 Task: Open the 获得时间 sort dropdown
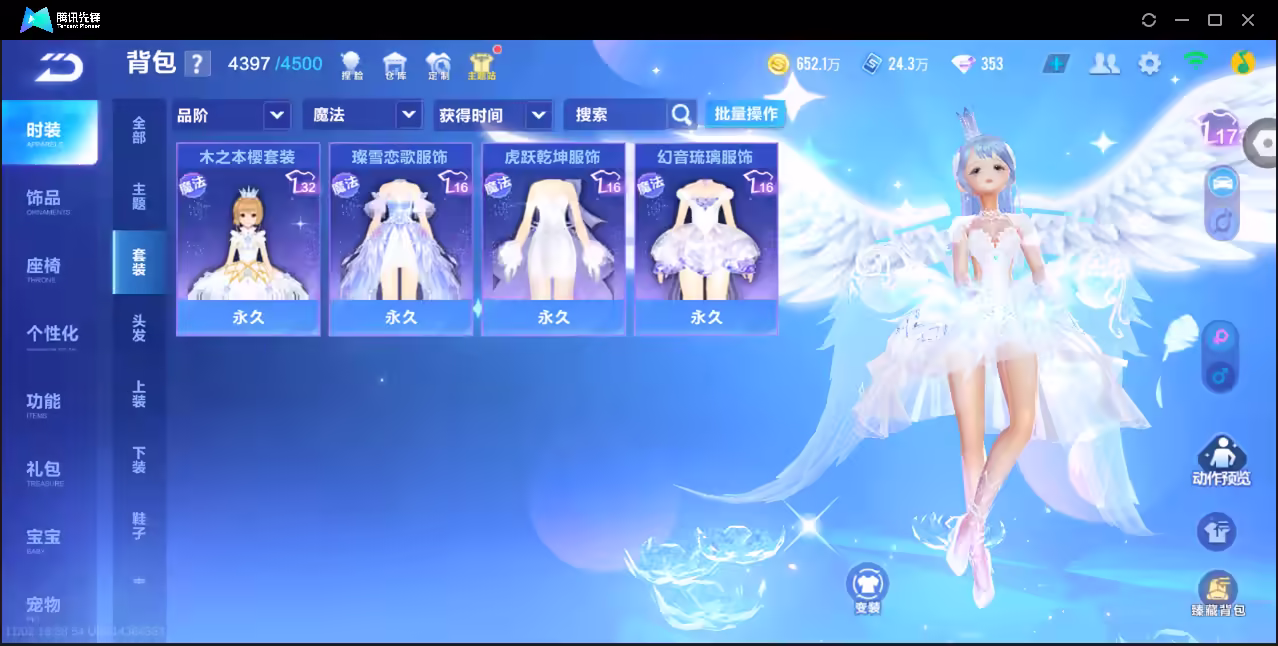(494, 115)
